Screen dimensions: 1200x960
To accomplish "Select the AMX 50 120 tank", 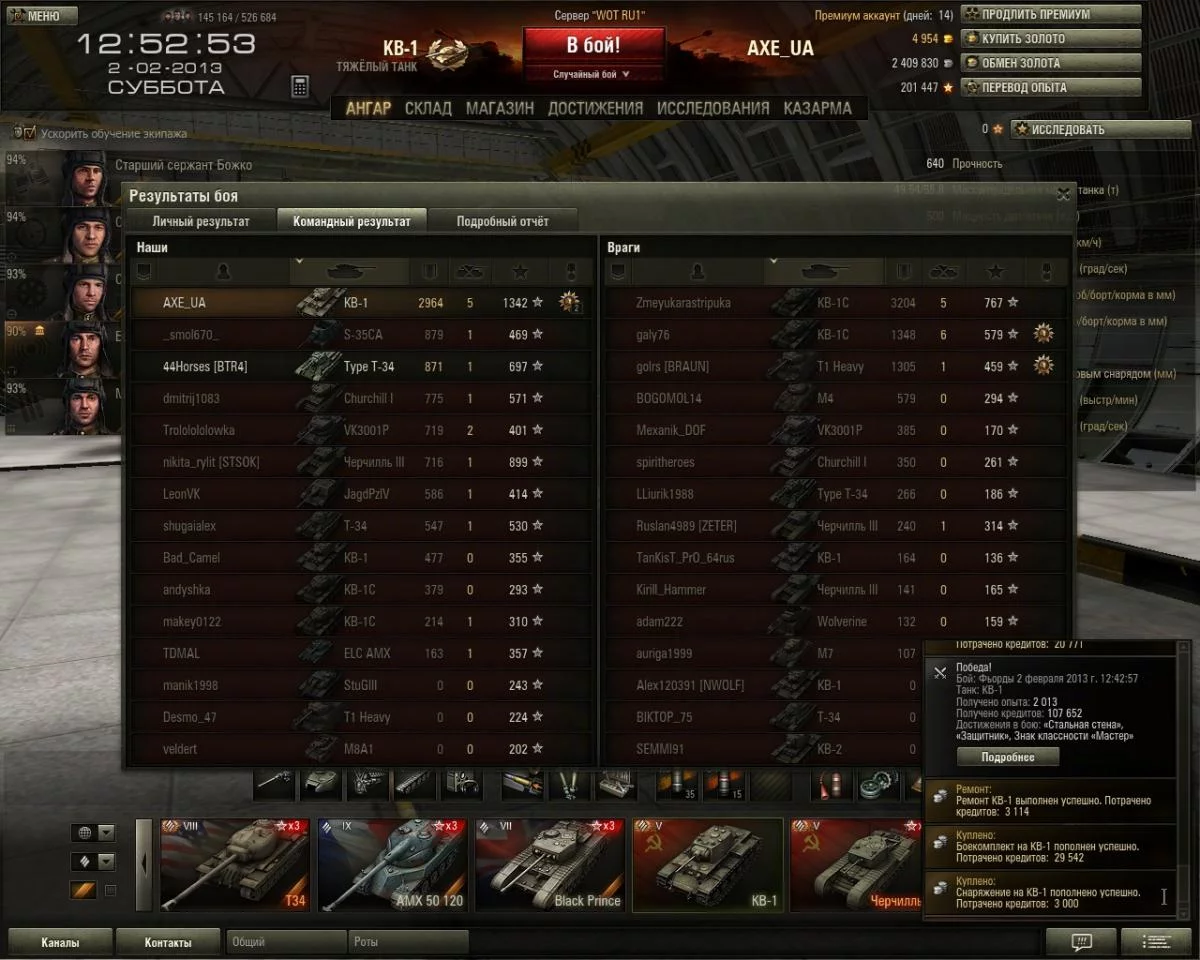I will click(391, 865).
